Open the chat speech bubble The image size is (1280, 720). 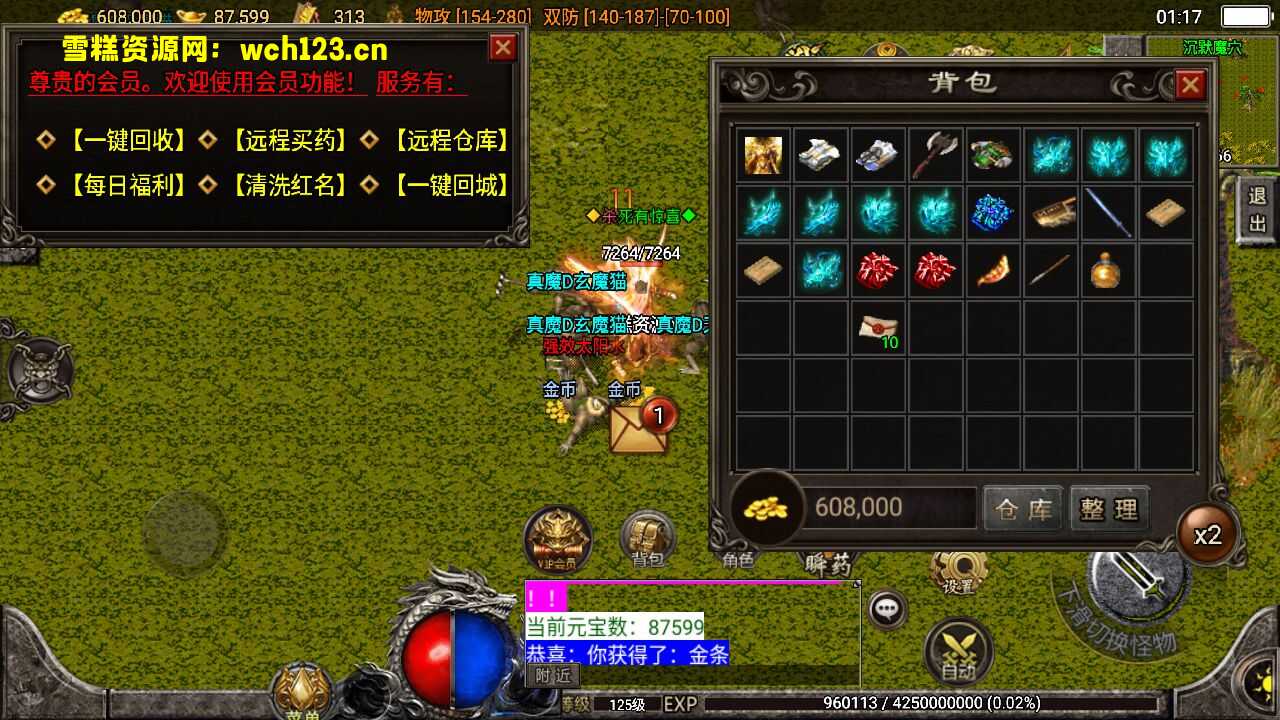(x=887, y=608)
